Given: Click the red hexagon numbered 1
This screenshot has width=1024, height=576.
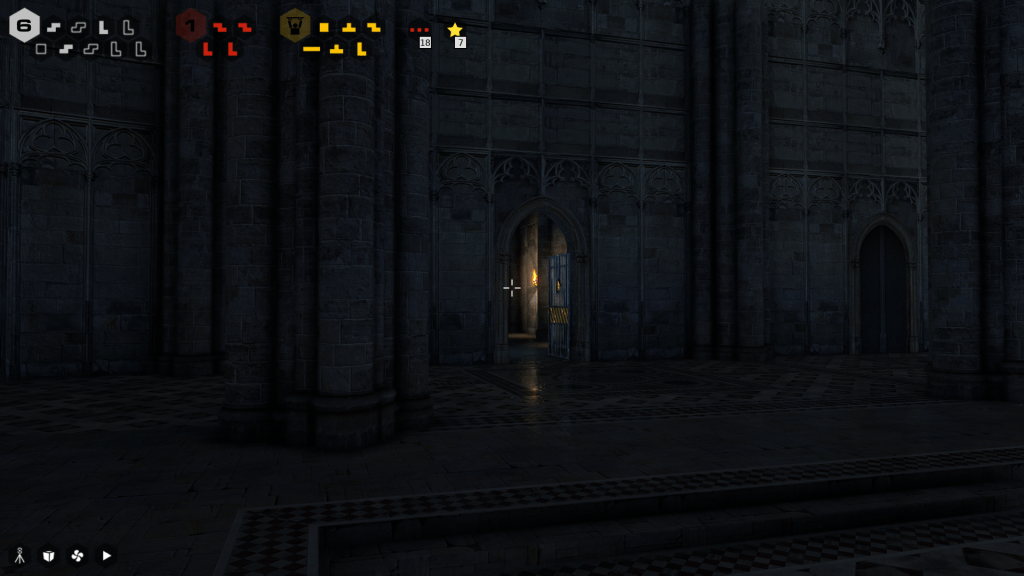Looking at the screenshot, I should (x=190, y=25).
